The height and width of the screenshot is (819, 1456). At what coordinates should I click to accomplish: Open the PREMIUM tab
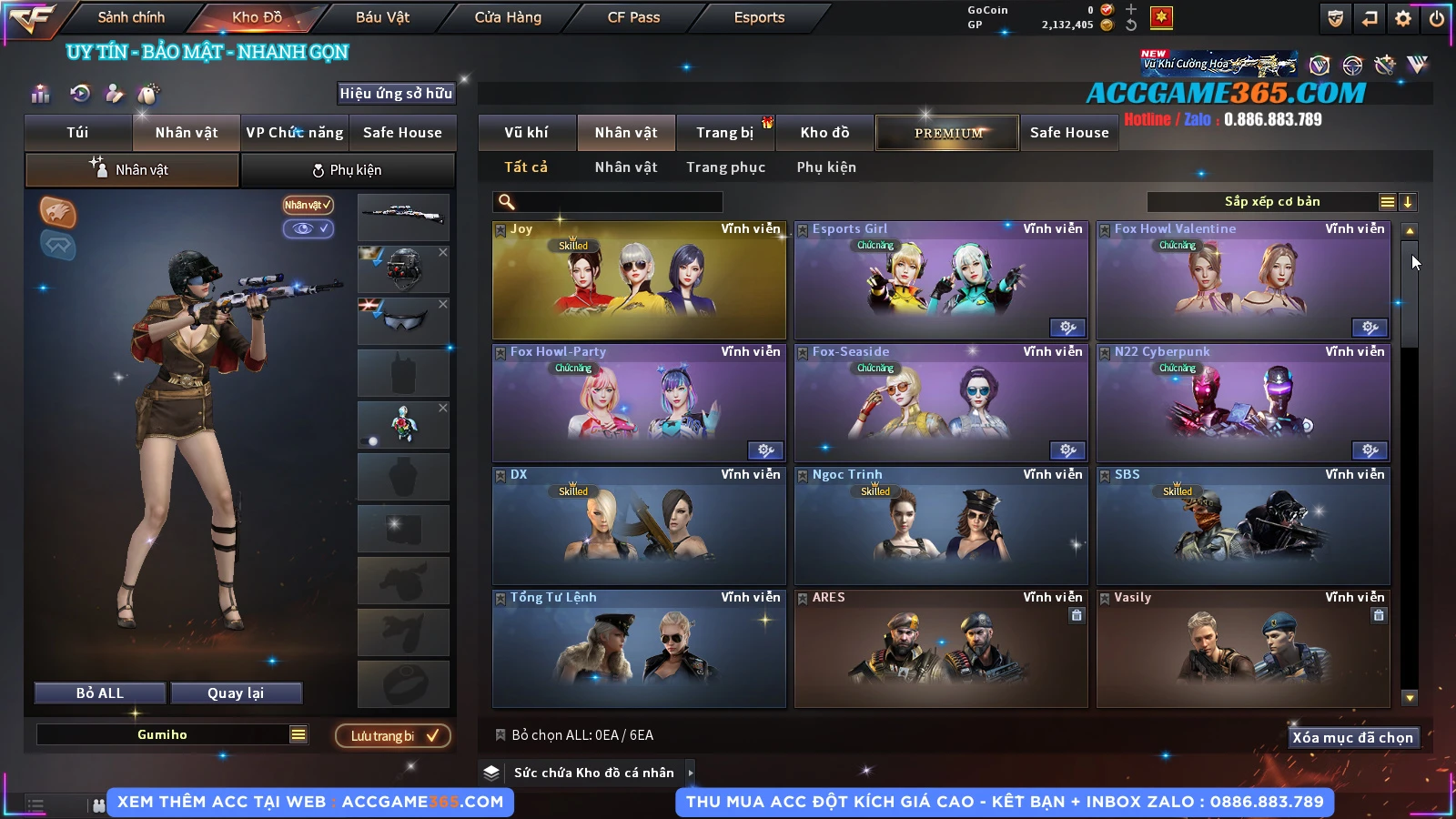947,133
